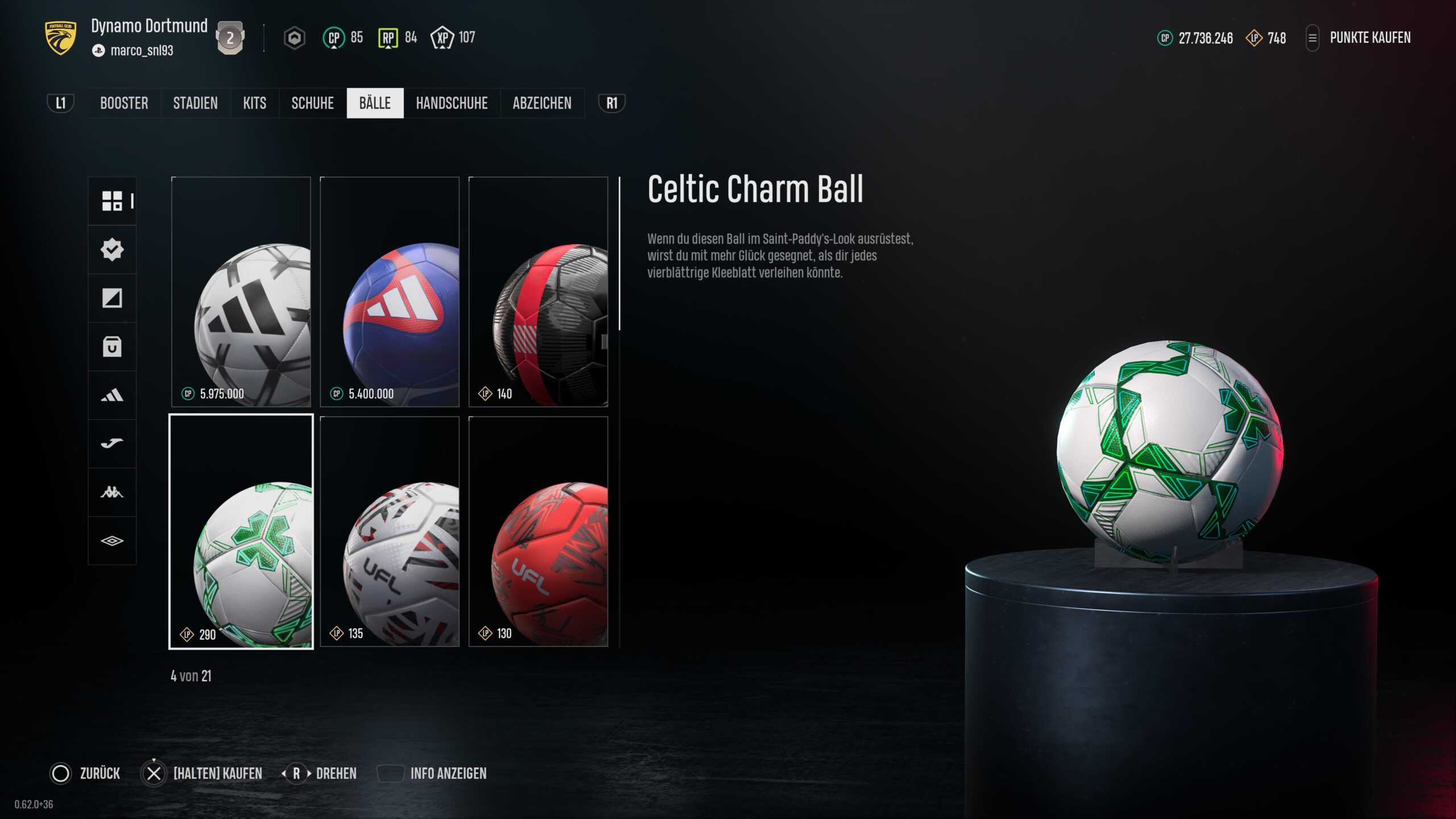Show all items with the grid filter

click(x=112, y=201)
